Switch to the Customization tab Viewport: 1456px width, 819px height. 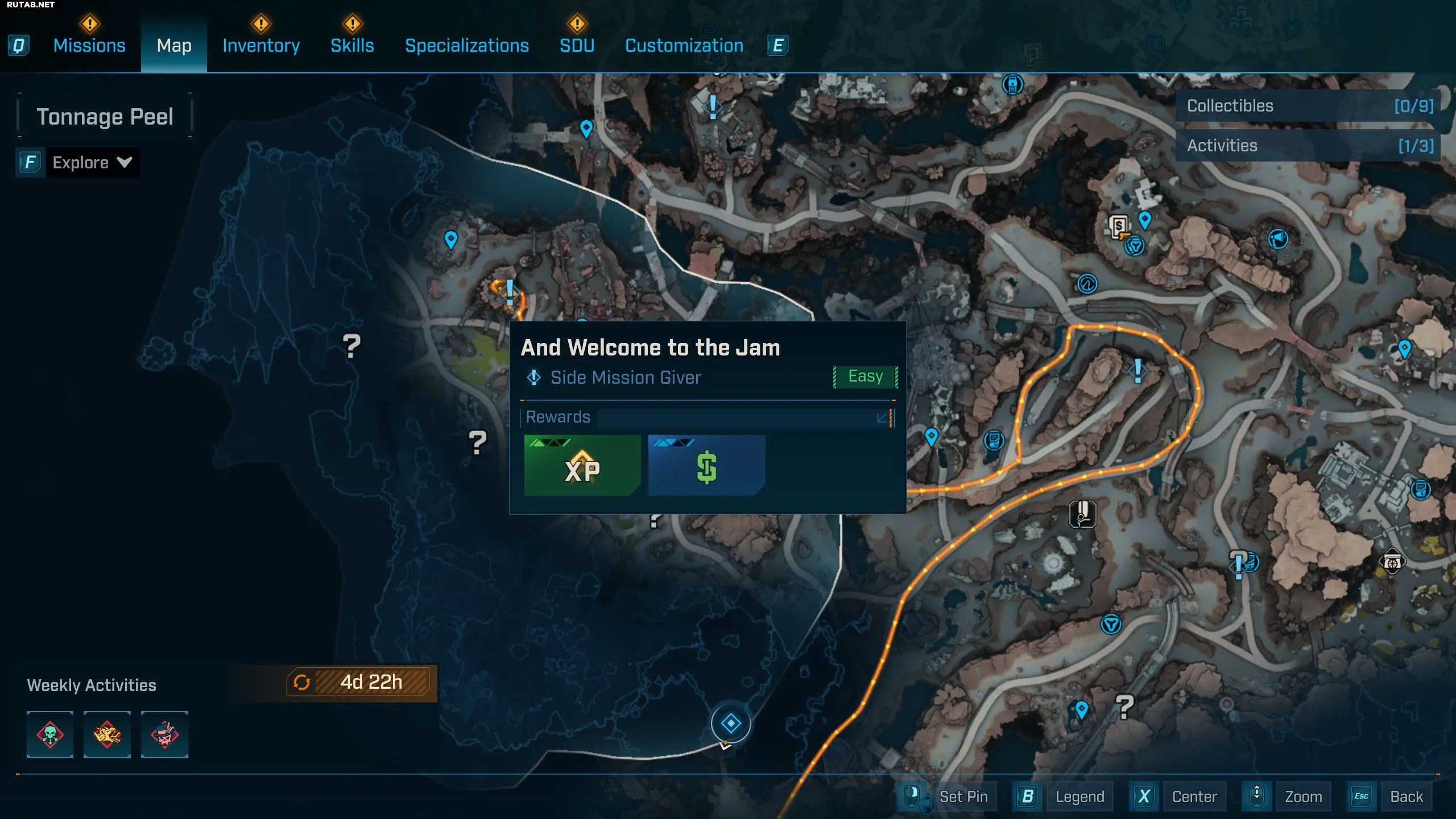pyautogui.click(x=684, y=45)
